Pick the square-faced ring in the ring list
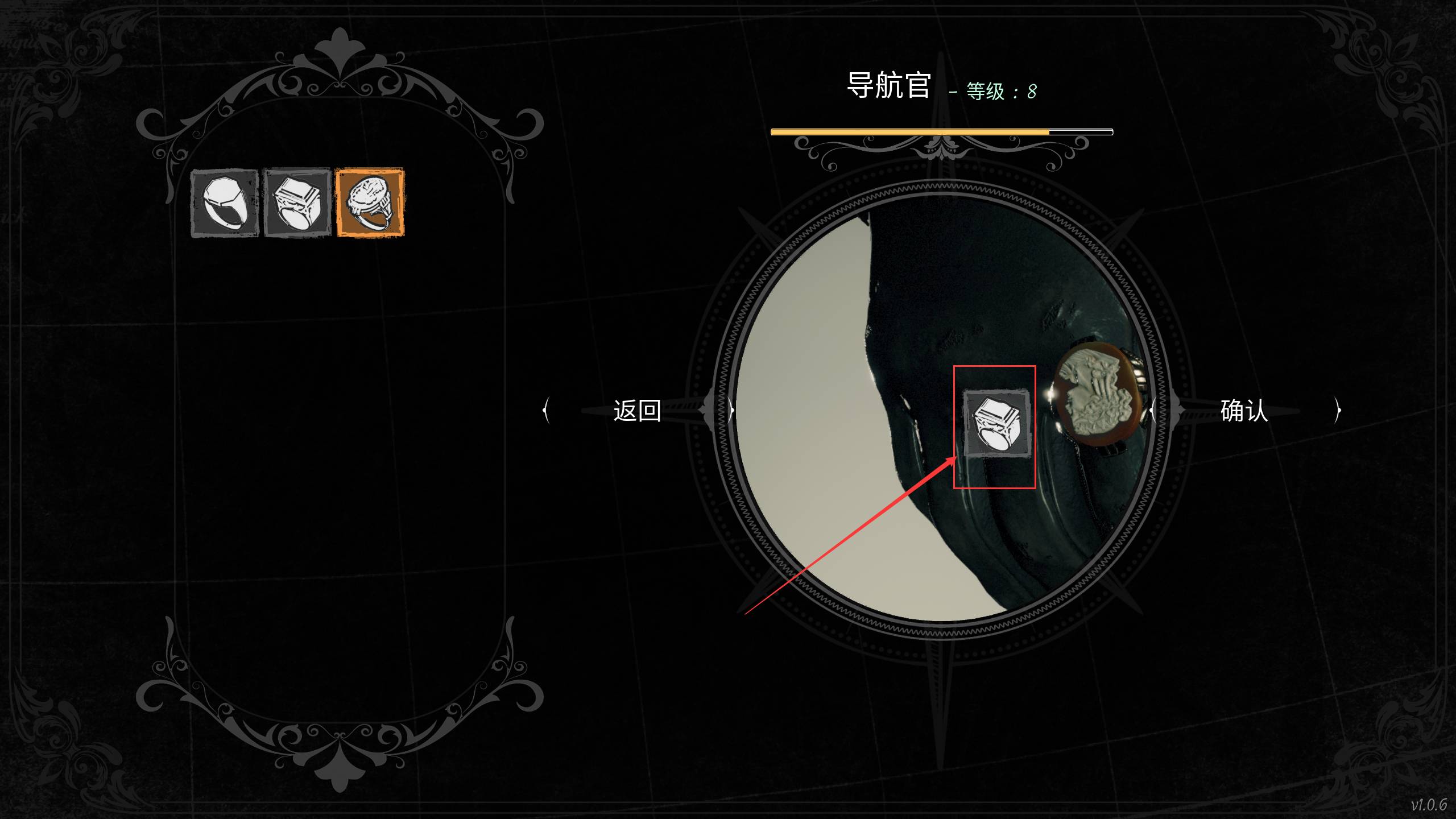Viewport: 1456px width, 819px height. pos(297,203)
